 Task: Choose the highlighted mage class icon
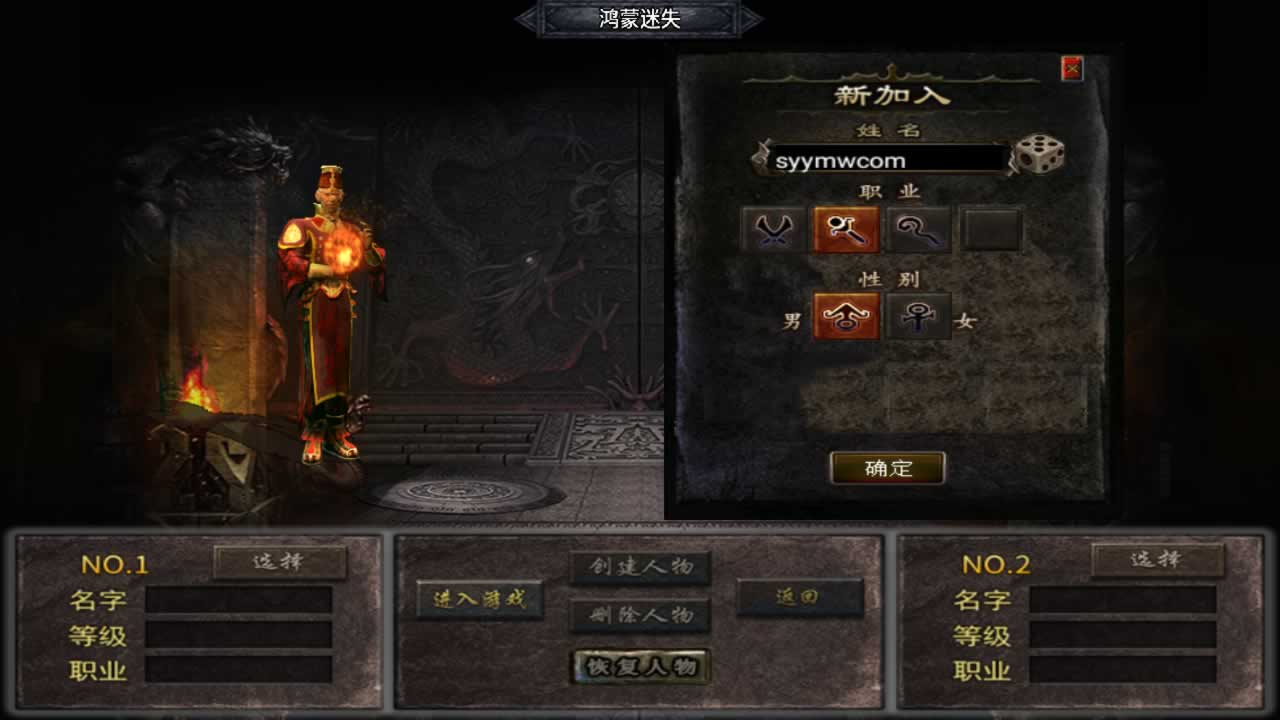(x=846, y=230)
